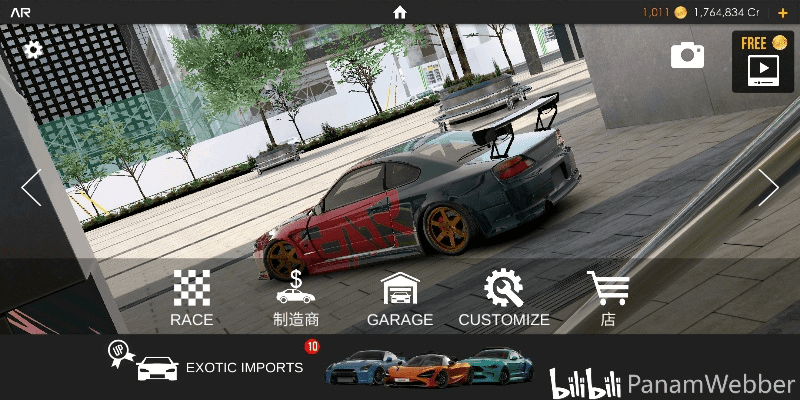Switch to the next car with right arrow
This screenshot has width=800, height=400.
(768, 188)
